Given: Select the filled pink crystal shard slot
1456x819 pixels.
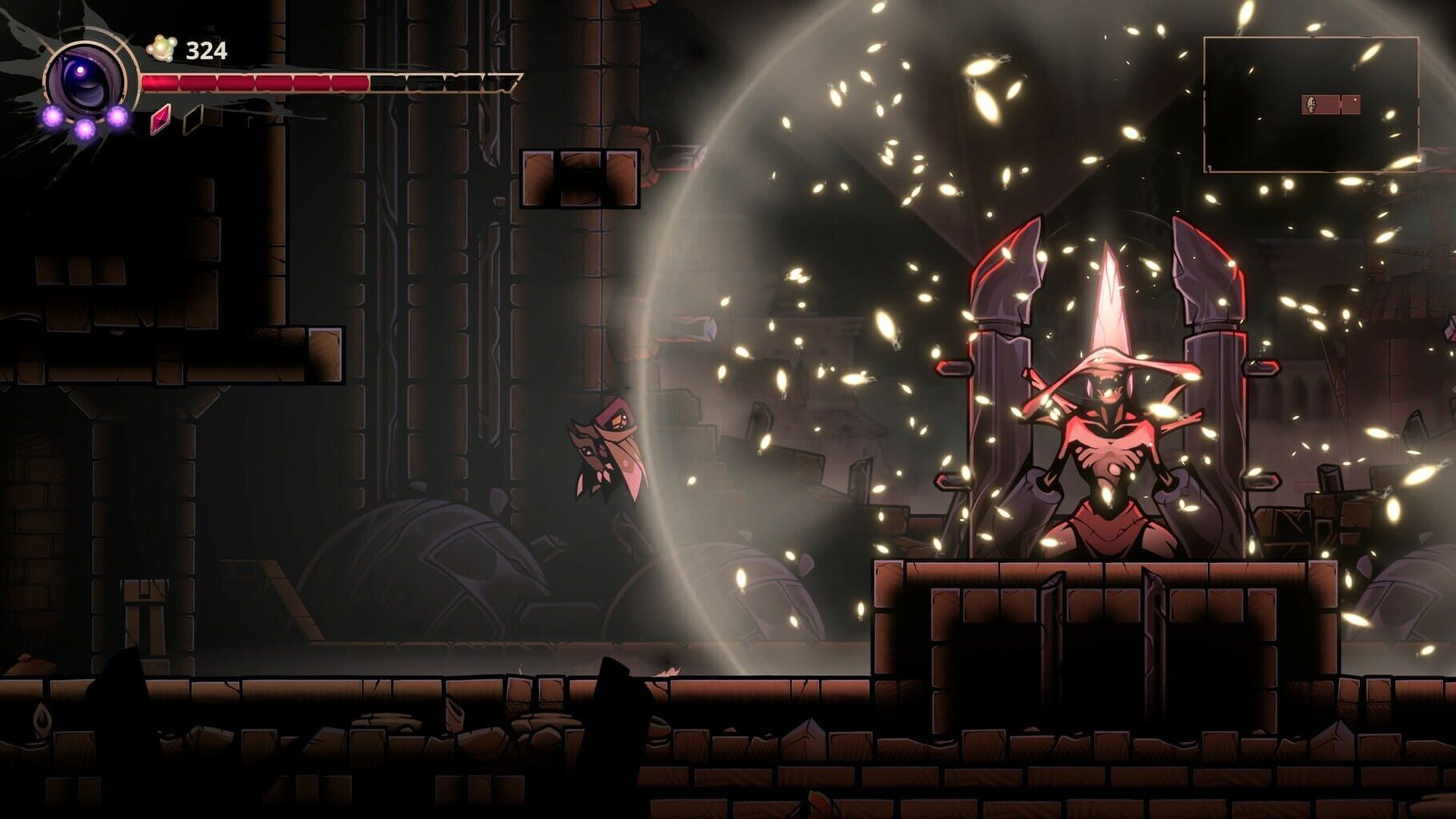Looking at the screenshot, I should tap(160, 122).
